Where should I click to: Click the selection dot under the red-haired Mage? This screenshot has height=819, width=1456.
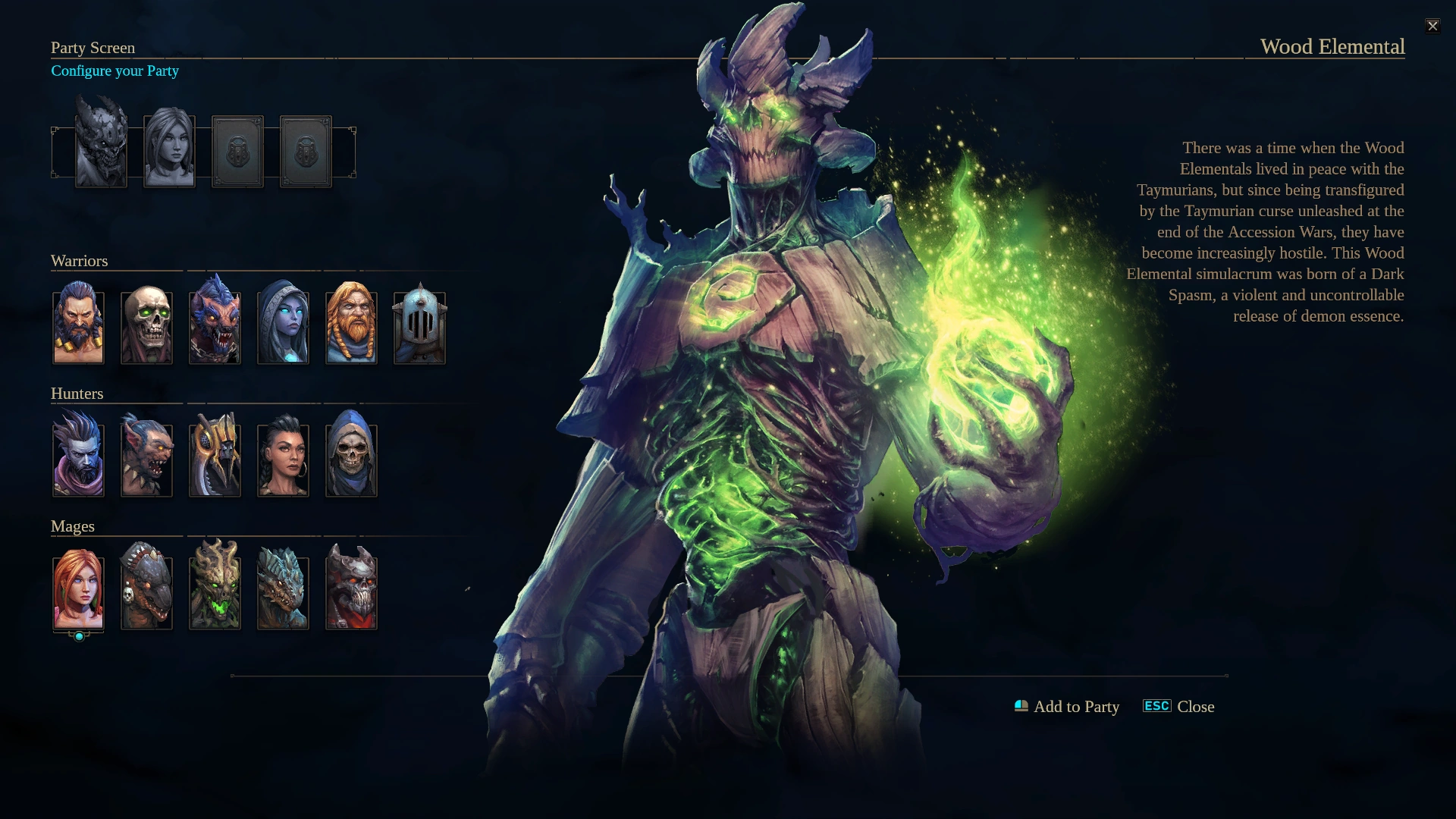pos(79,635)
